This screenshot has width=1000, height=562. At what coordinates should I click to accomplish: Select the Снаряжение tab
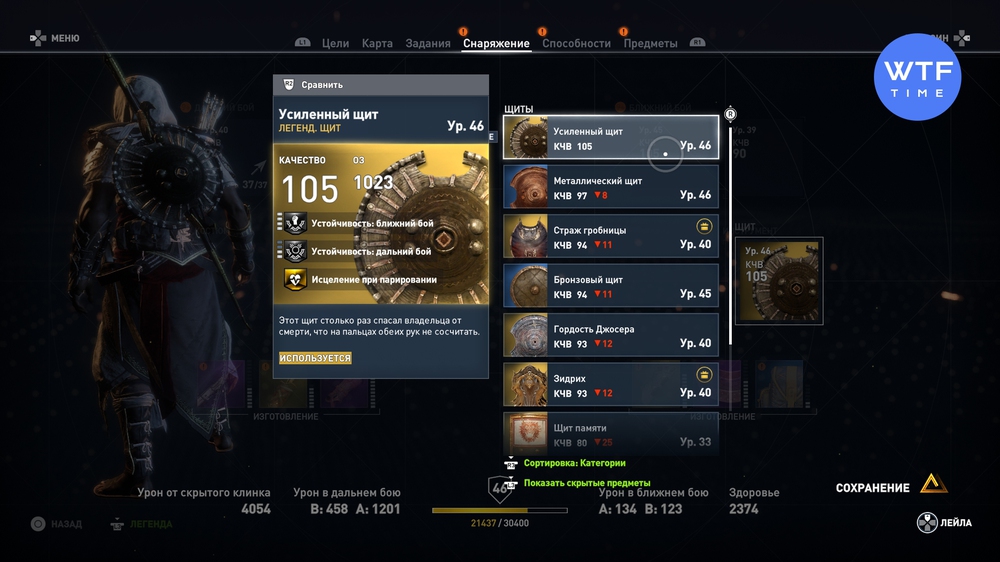coord(496,43)
